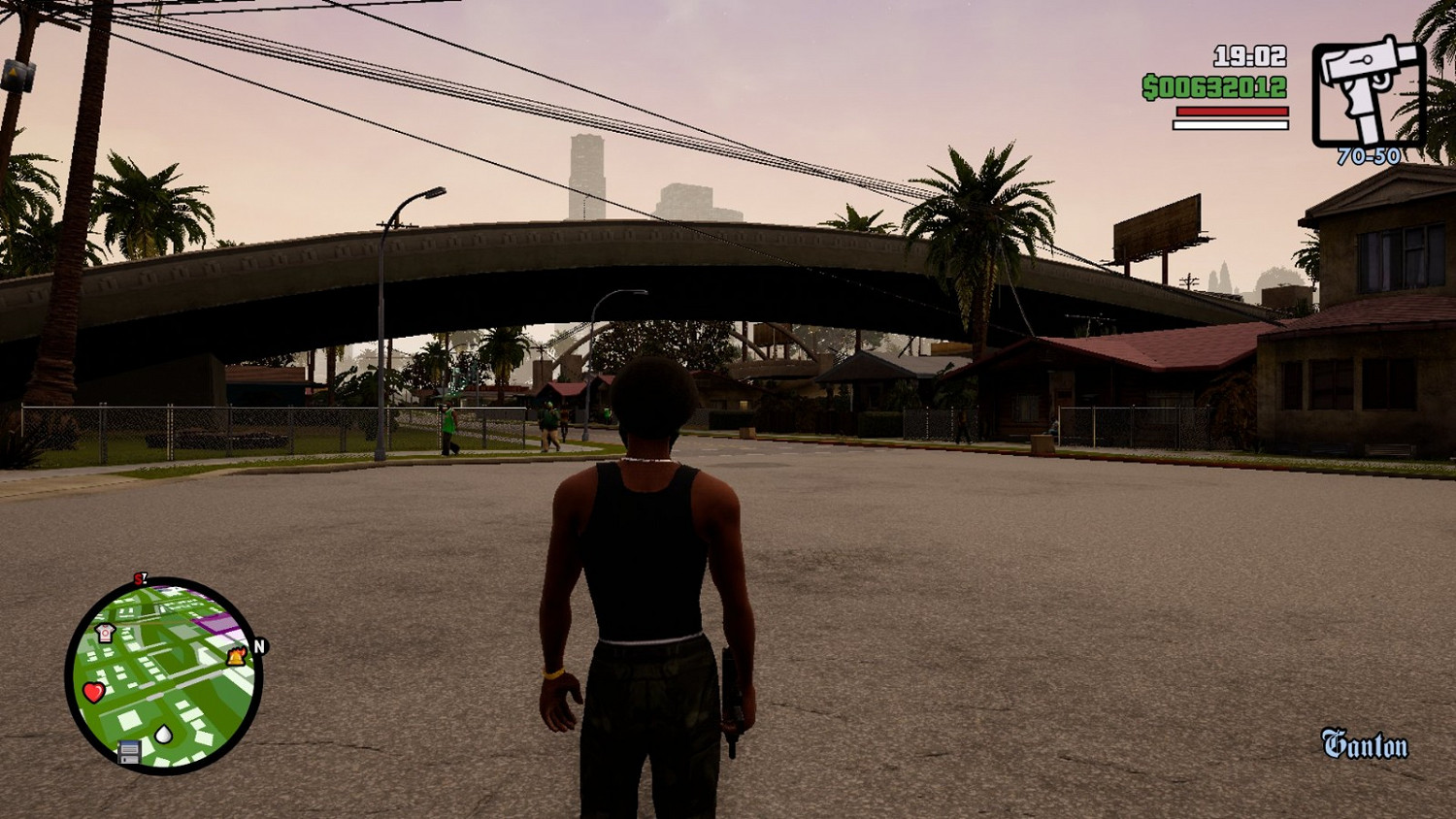Image resolution: width=1456 pixels, height=819 pixels.
Task: Click the heart health icon on minimap
Action: (93, 691)
